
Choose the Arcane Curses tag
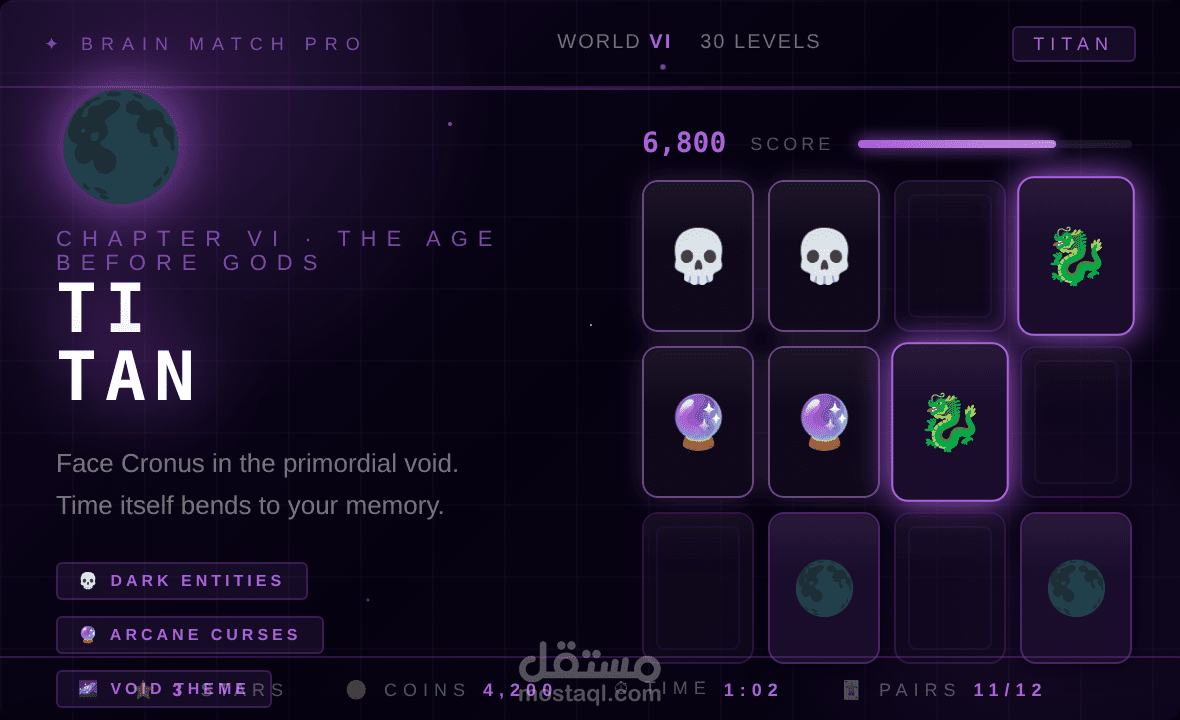(190, 635)
